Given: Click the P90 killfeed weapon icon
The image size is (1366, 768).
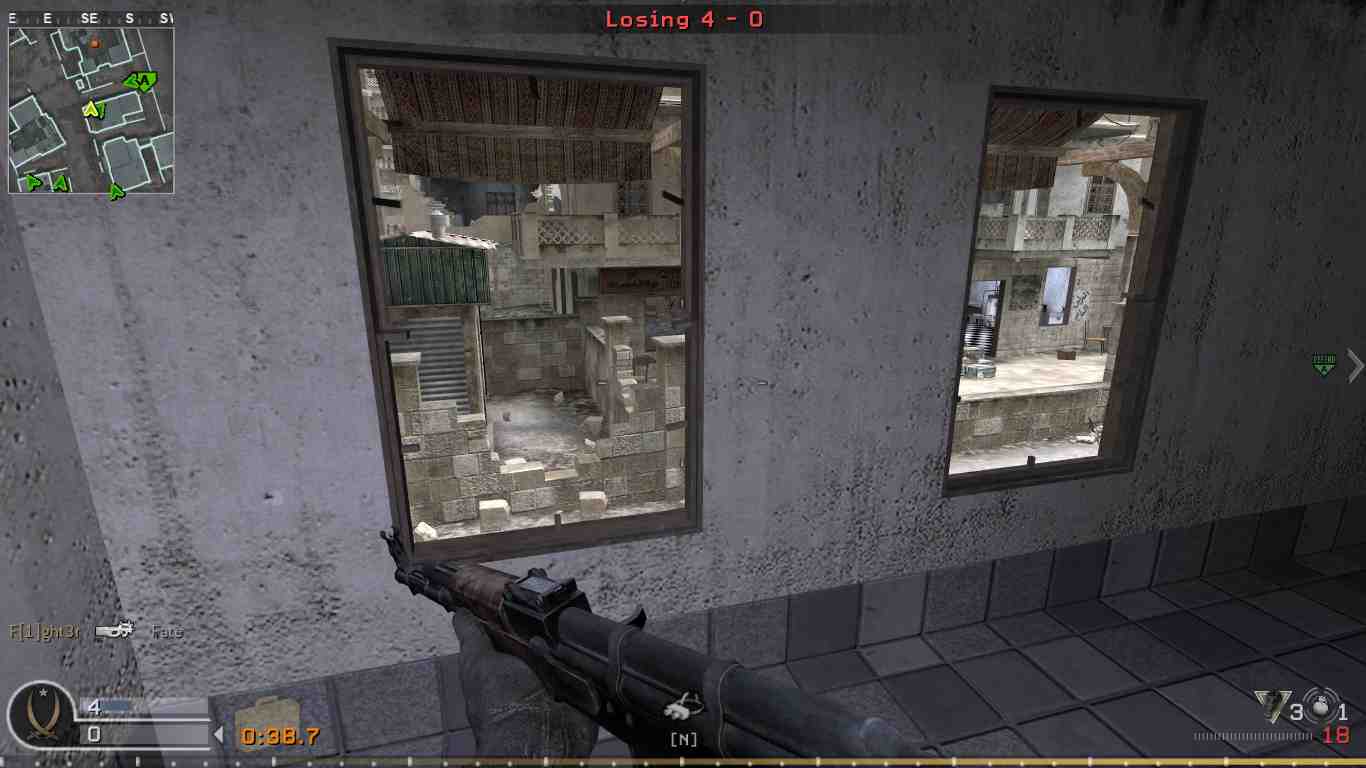Looking at the screenshot, I should [115, 630].
